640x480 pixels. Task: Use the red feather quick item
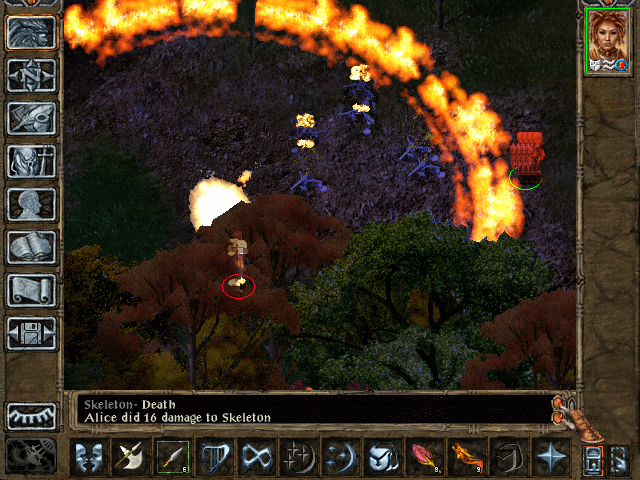pos(424,457)
